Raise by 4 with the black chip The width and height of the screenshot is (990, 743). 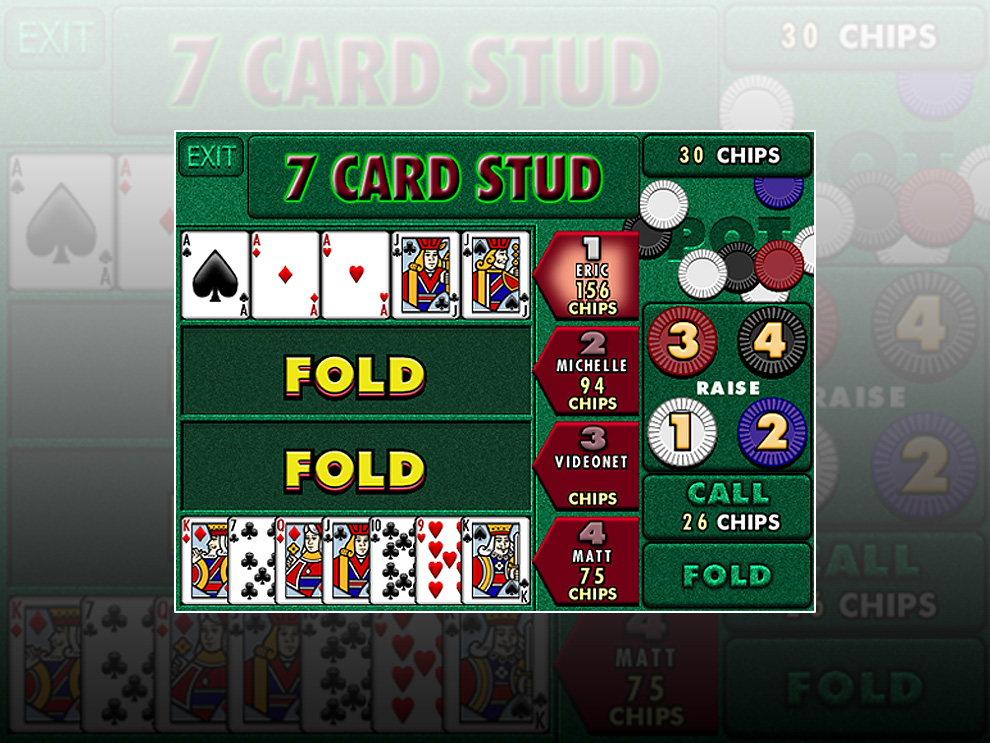coord(771,341)
